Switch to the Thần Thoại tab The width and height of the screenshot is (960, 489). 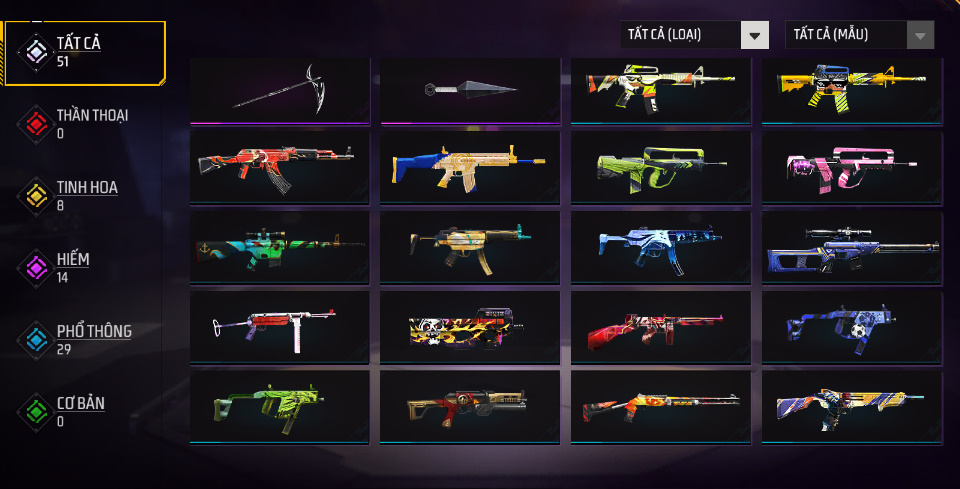84,122
